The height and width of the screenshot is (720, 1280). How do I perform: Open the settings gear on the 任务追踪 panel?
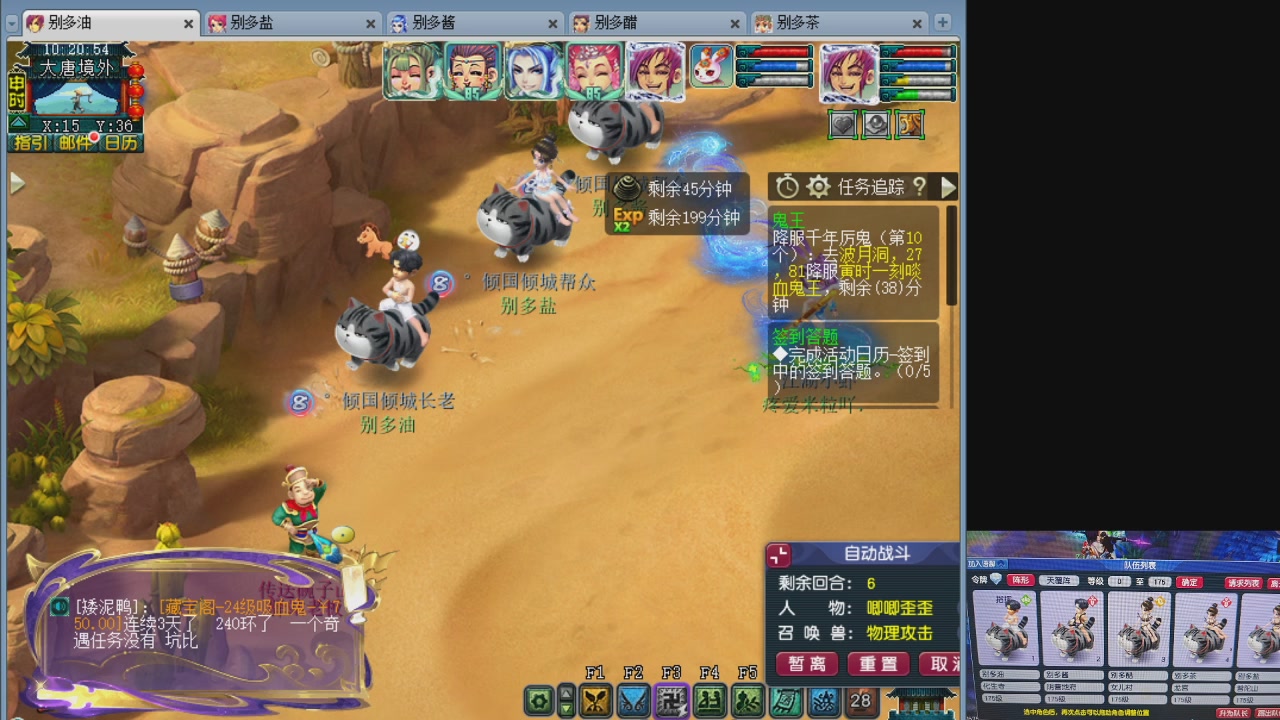click(x=818, y=187)
